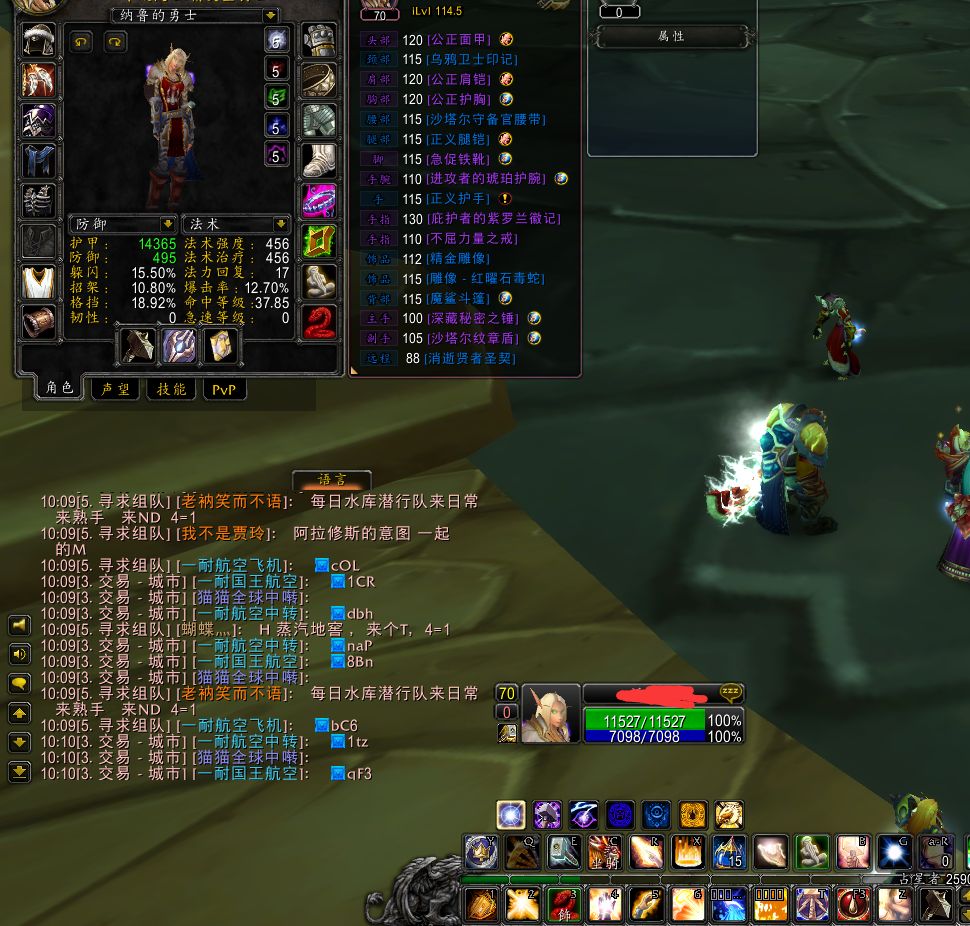Open the 技能 skills tab

click(x=172, y=389)
